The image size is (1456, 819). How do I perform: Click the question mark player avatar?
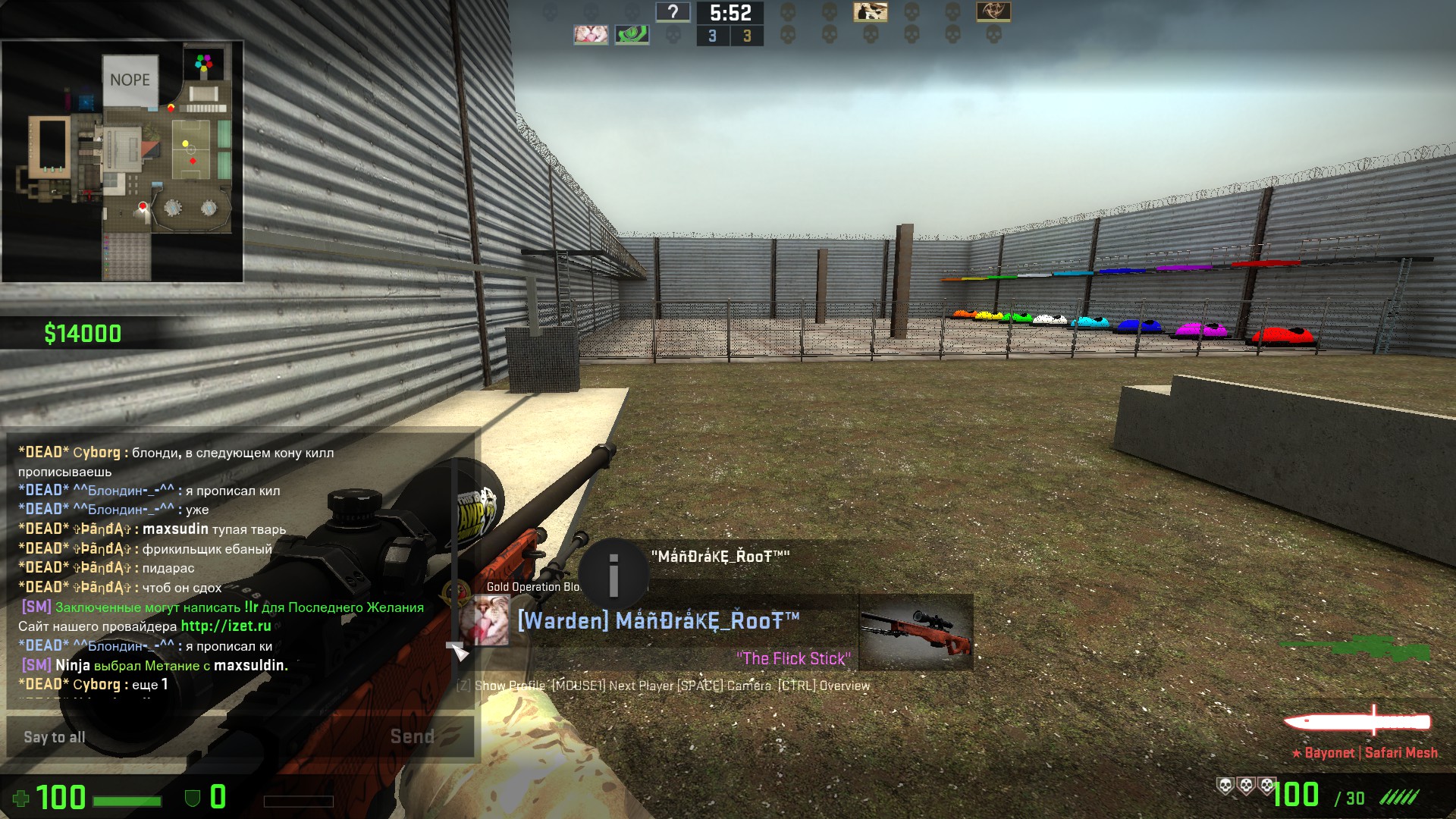click(x=673, y=12)
